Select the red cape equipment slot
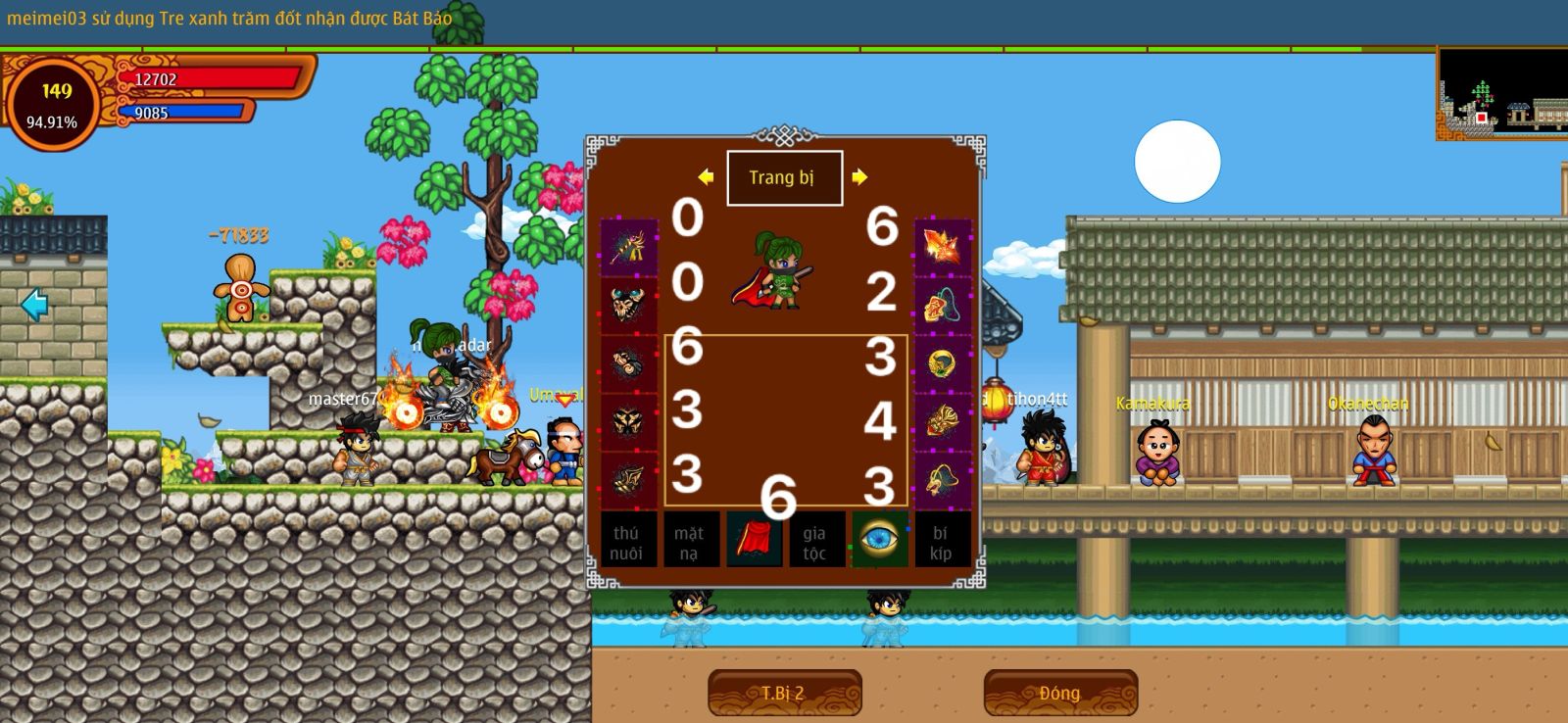1568x723 pixels. point(754,540)
